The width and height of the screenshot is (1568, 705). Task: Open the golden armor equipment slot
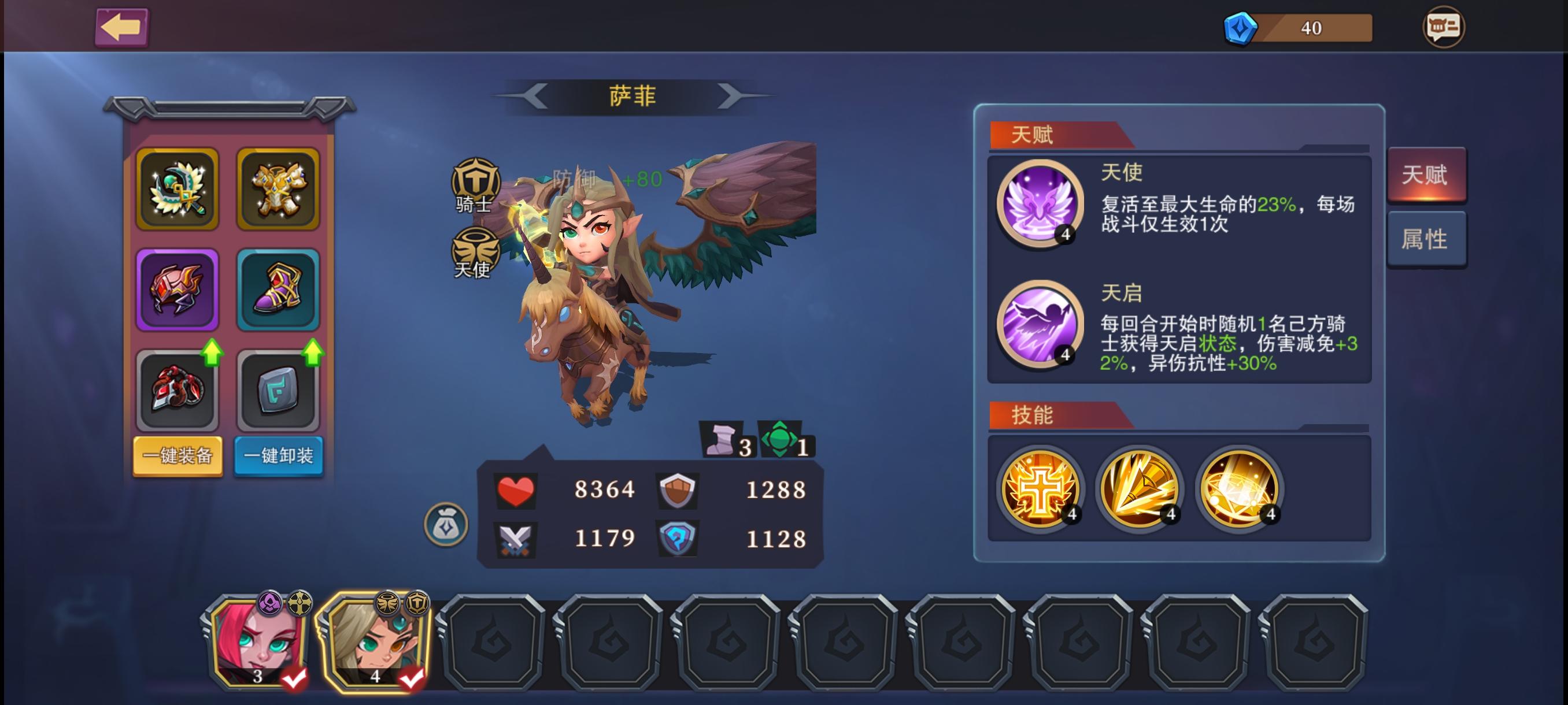(x=278, y=189)
